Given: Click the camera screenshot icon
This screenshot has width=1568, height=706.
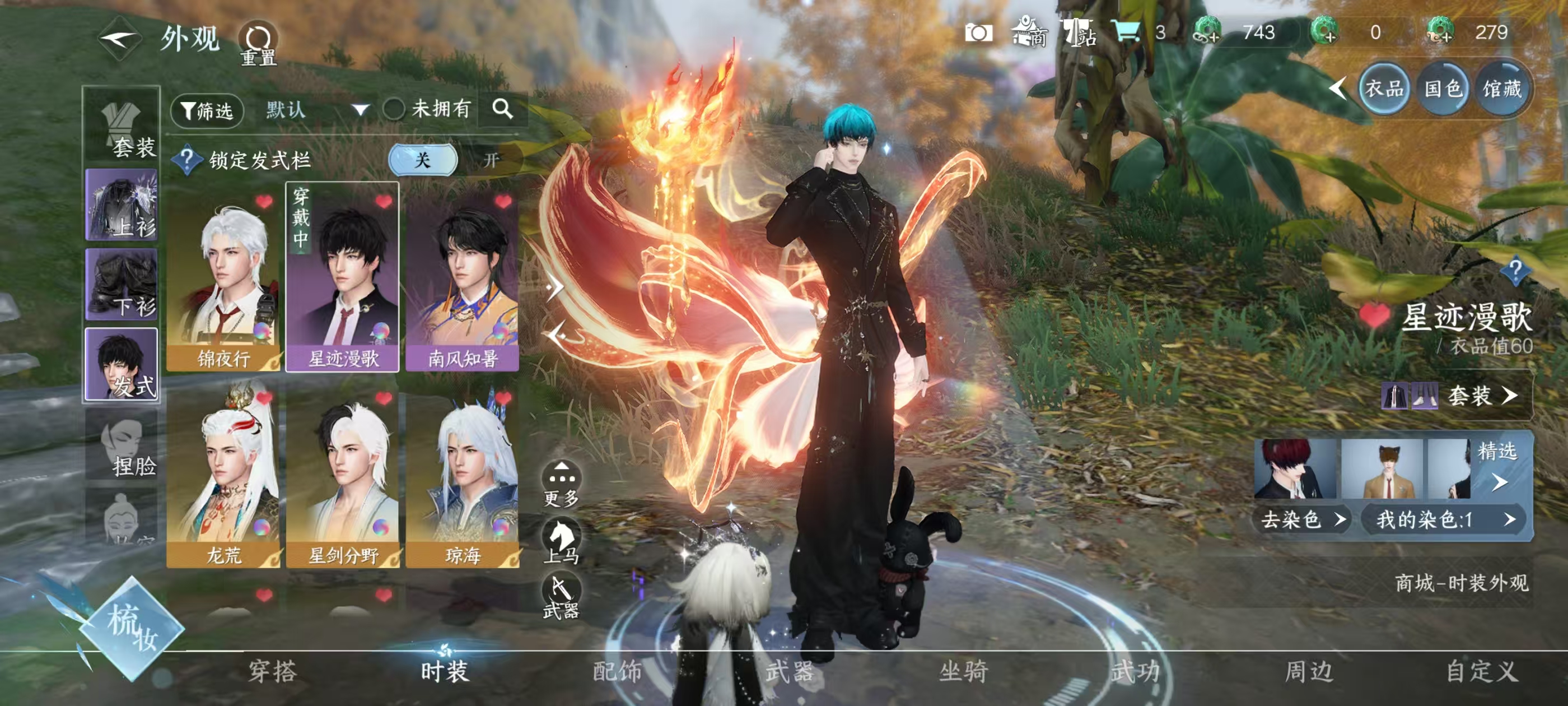Looking at the screenshot, I should coord(979,33).
